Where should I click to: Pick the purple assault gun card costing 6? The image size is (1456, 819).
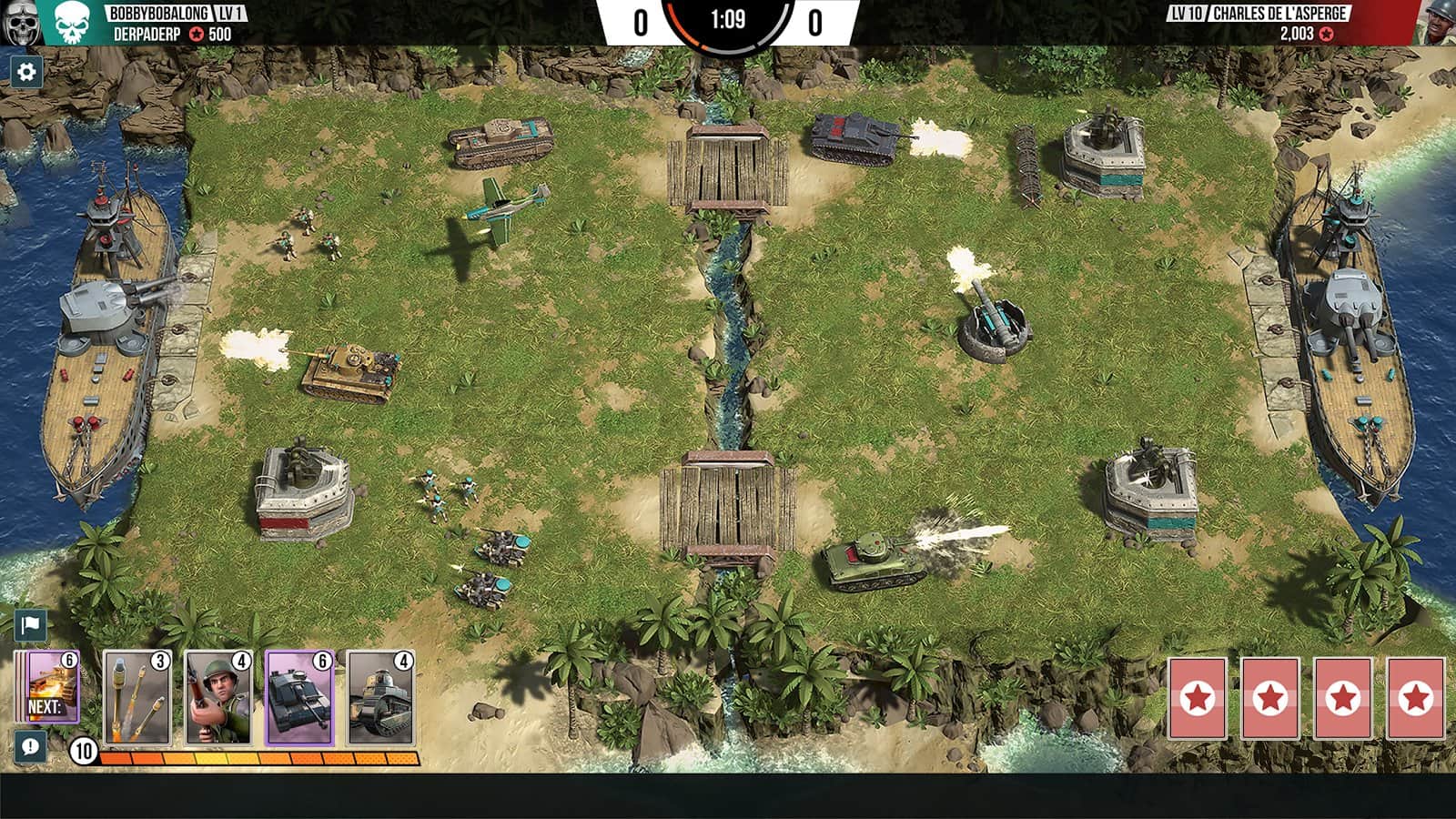[299, 699]
